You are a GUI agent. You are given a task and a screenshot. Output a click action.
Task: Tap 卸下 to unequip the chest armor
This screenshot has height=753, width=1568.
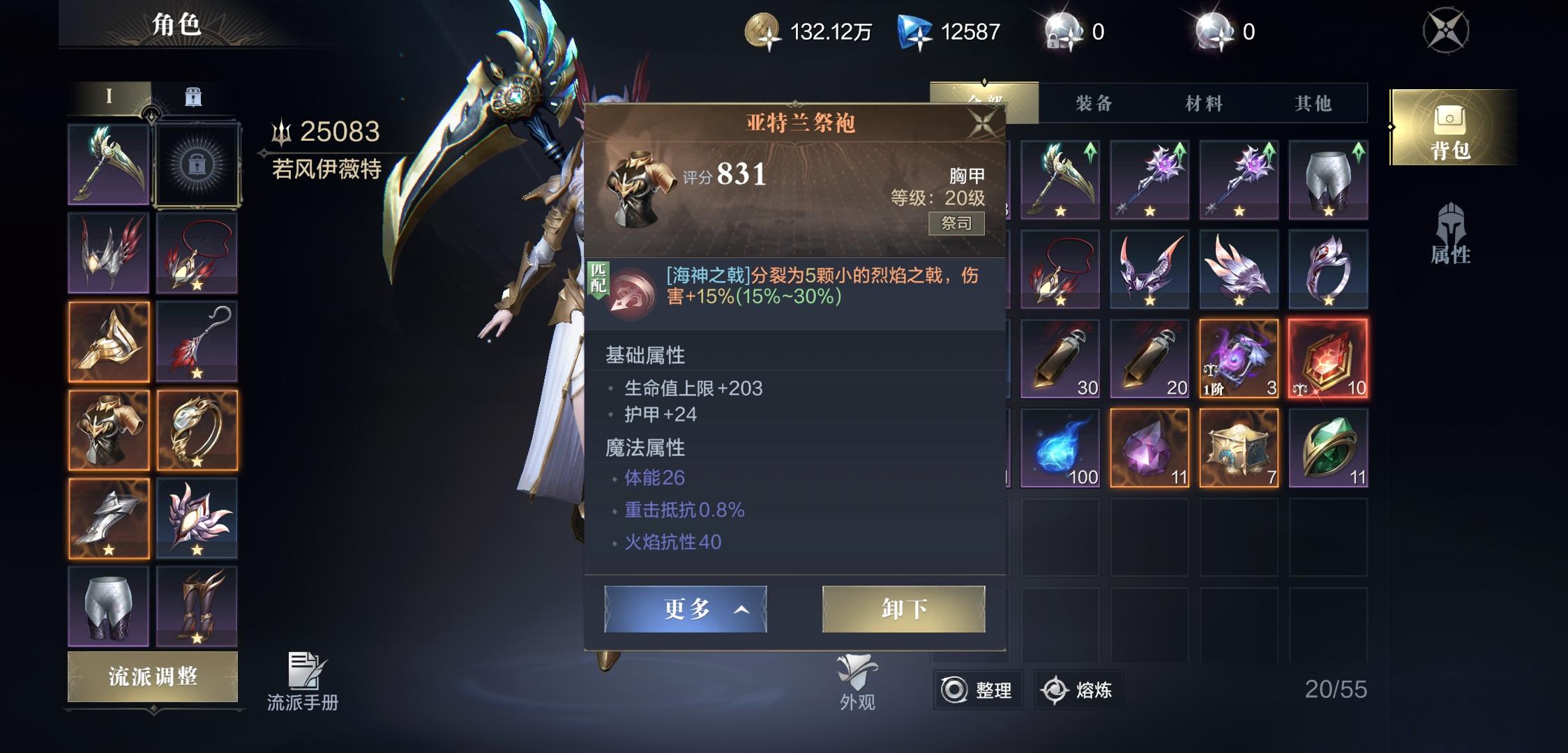[904, 609]
